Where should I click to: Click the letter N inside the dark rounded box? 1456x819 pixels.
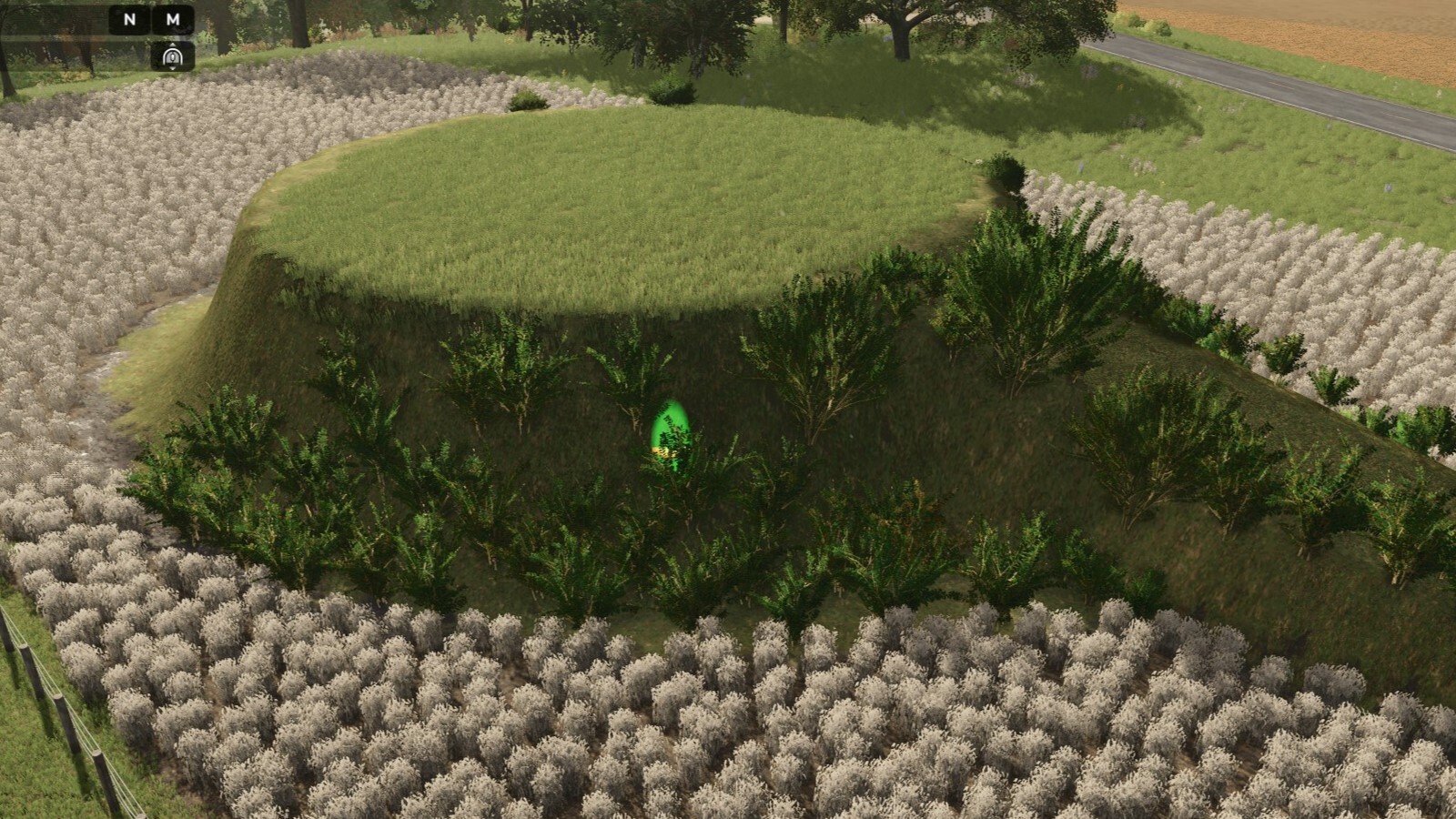point(129,20)
